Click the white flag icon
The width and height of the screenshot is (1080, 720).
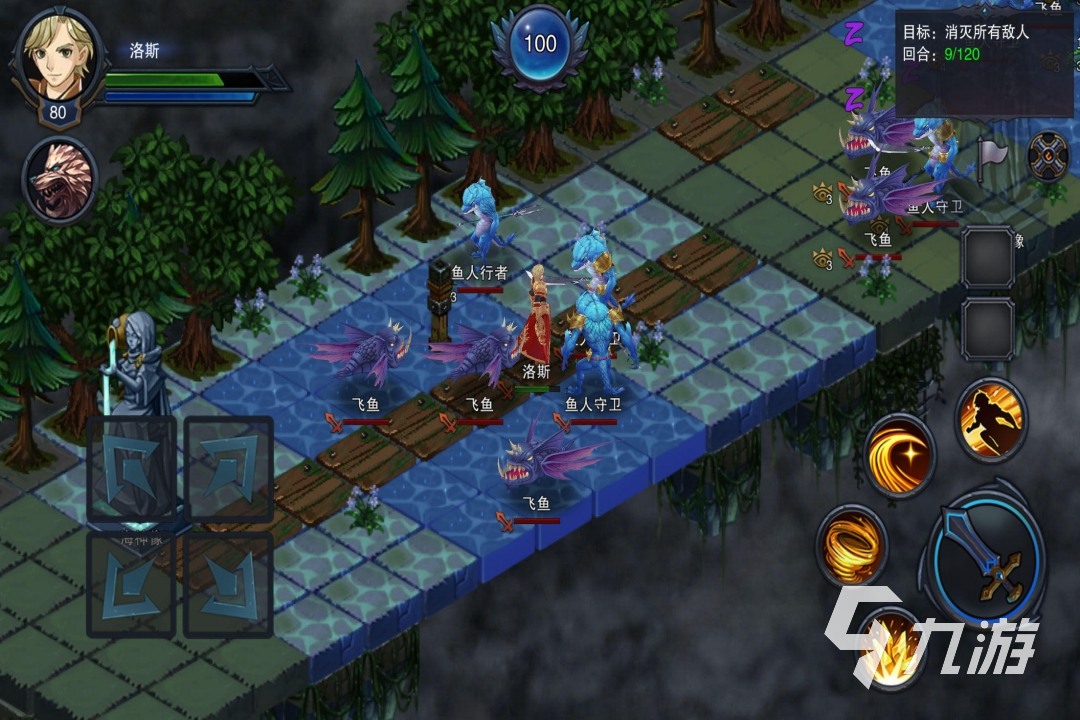coord(990,153)
